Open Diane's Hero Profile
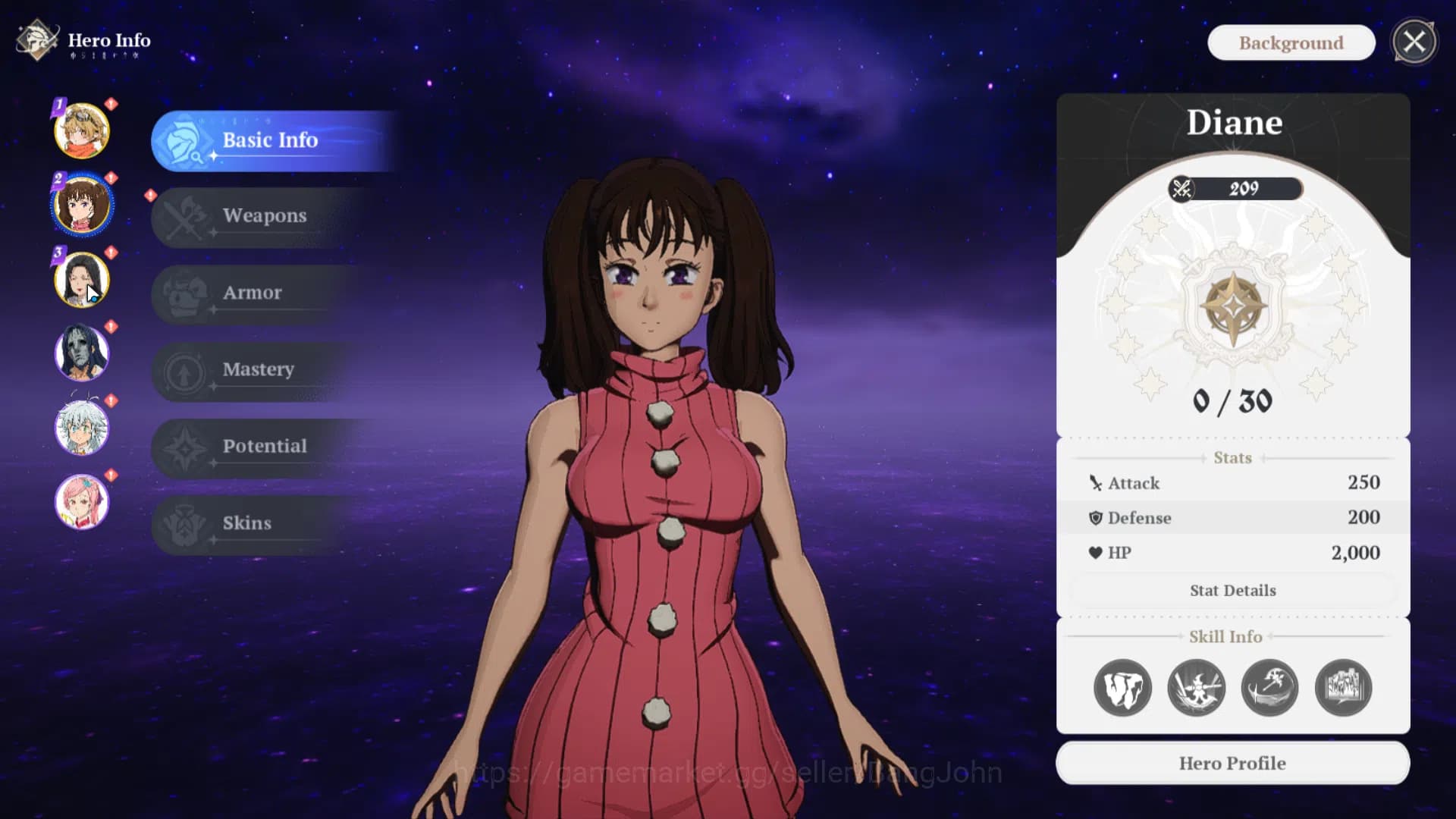This screenshot has width=1456, height=819. click(1232, 763)
